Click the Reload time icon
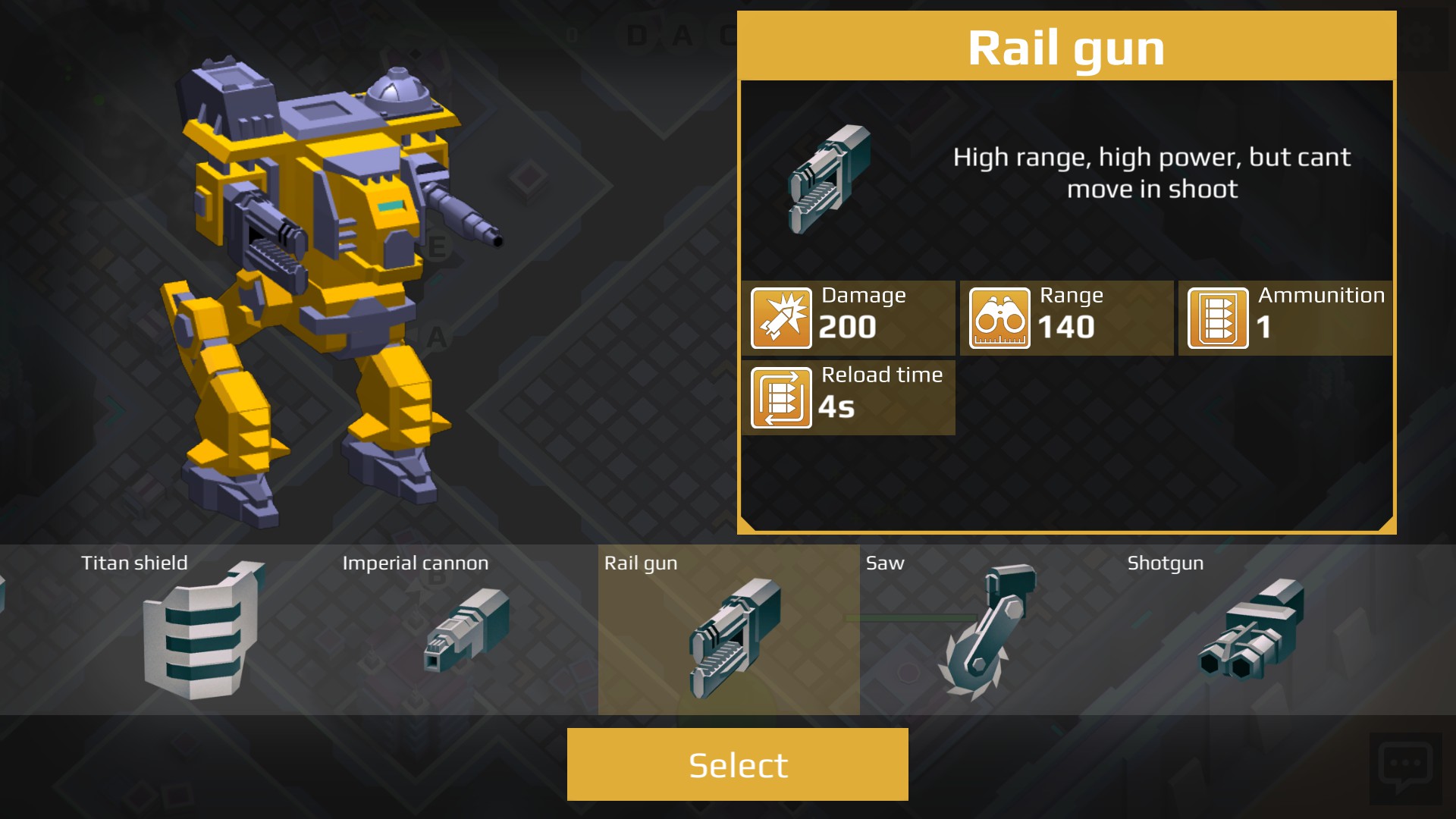 click(781, 397)
